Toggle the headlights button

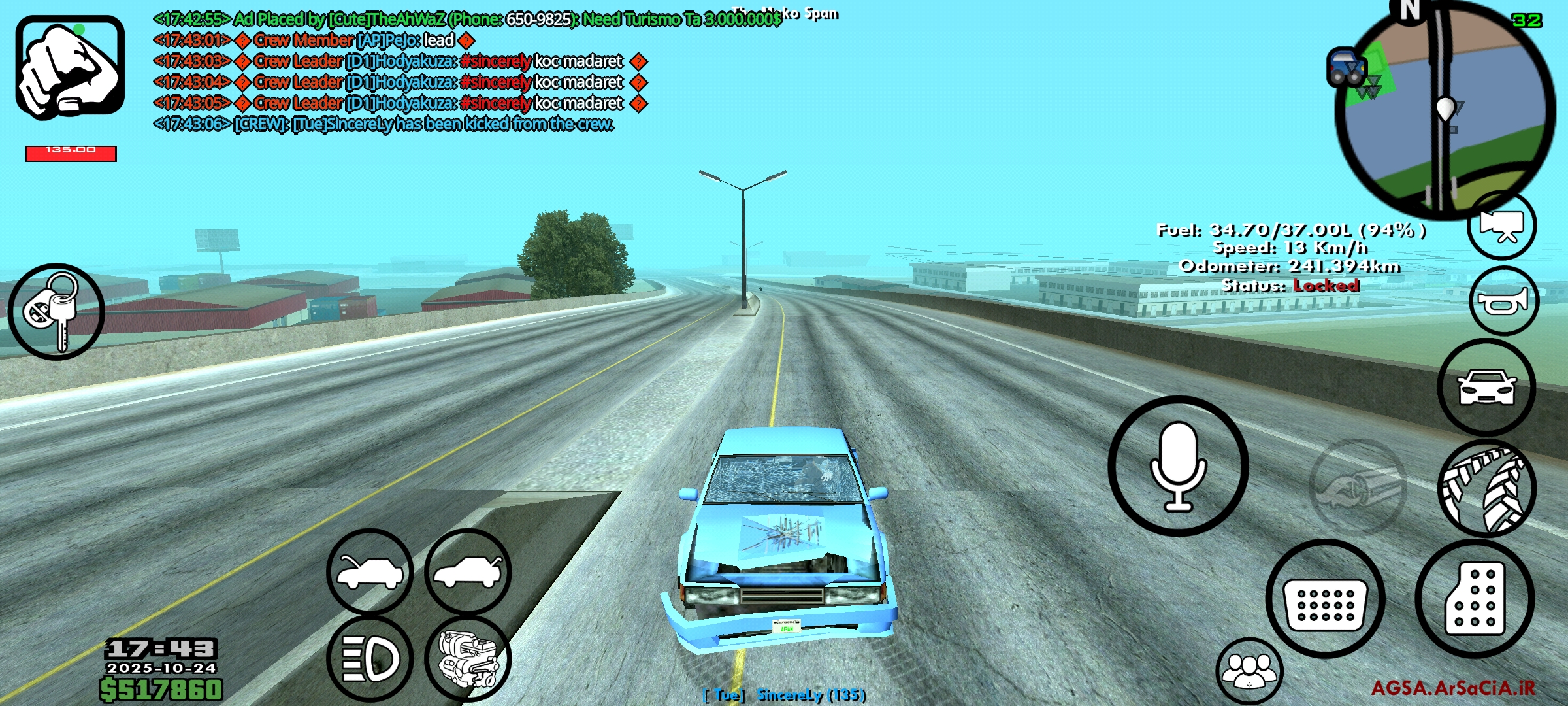pyautogui.click(x=370, y=658)
